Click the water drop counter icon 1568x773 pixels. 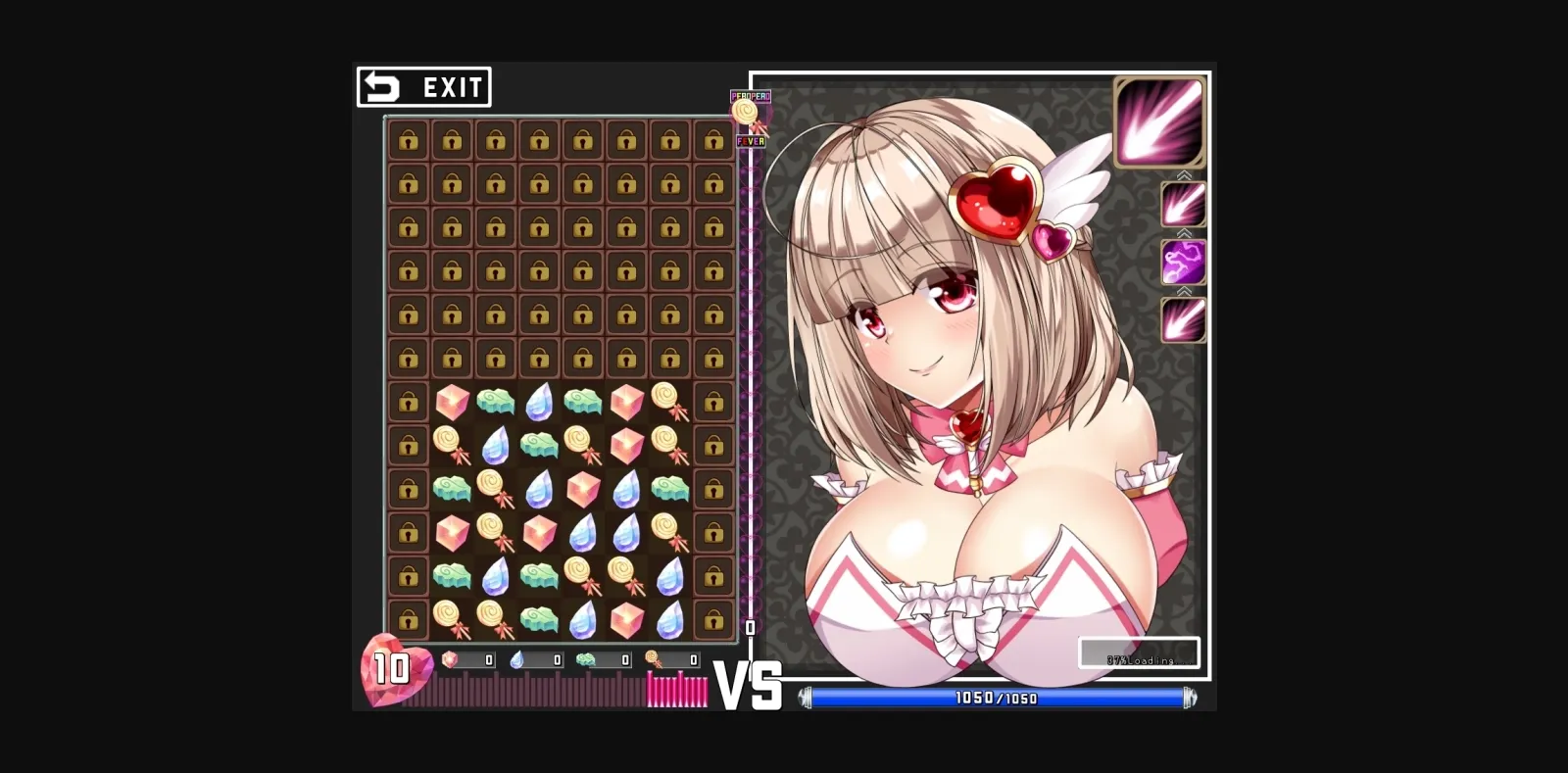(514, 660)
